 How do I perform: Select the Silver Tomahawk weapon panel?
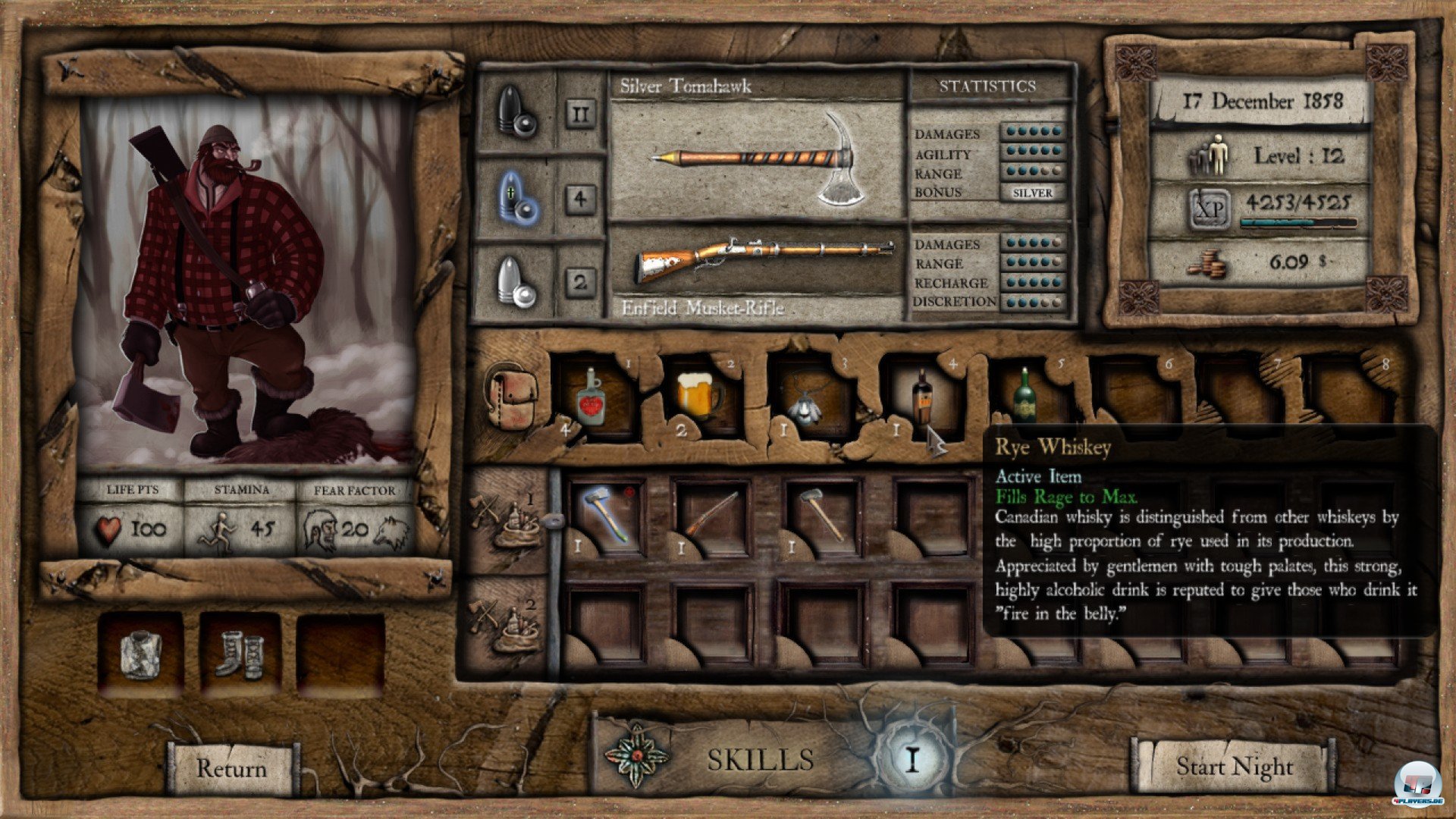(757, 159)
